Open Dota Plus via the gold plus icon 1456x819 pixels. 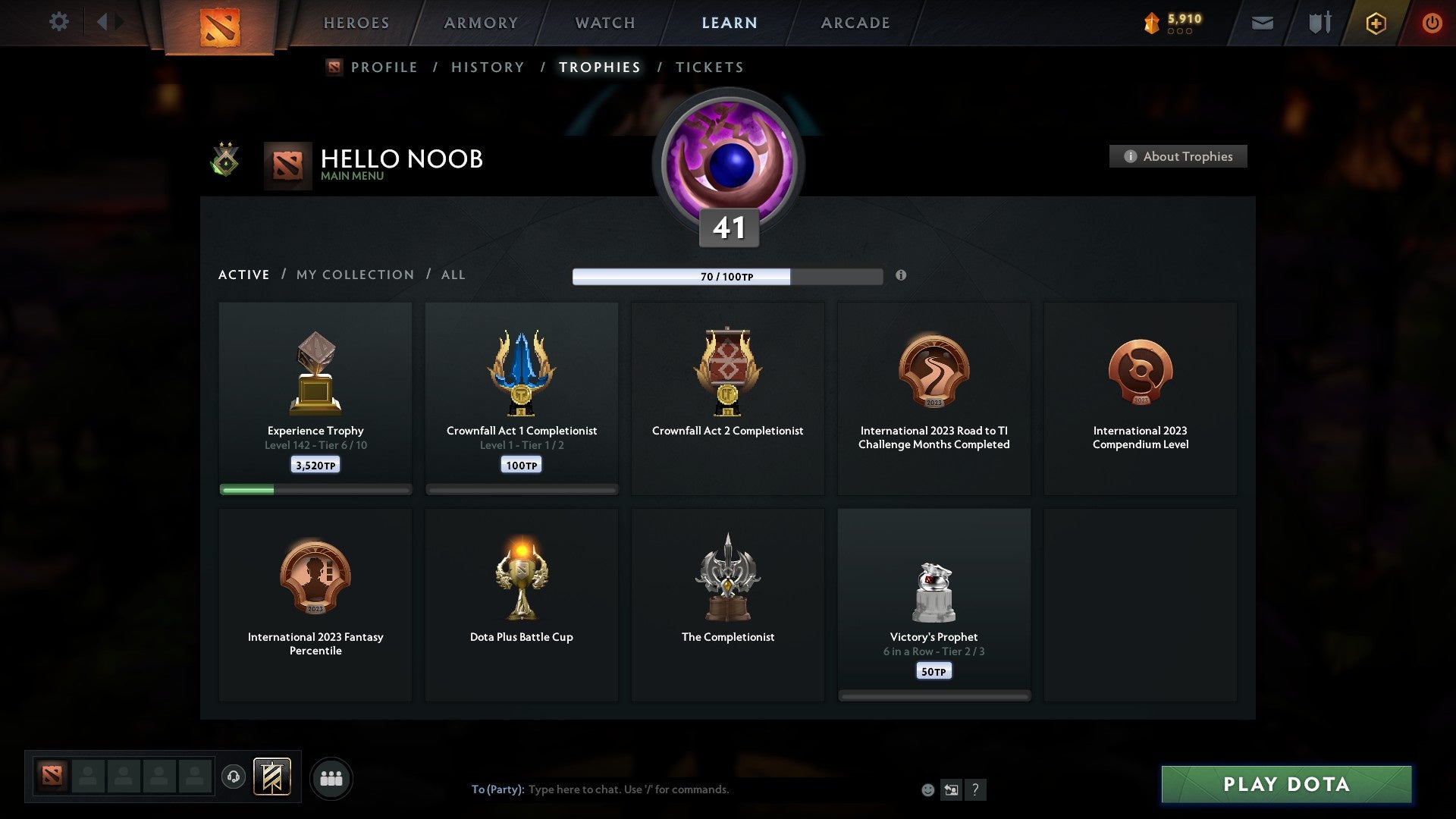pos(1376,23)
